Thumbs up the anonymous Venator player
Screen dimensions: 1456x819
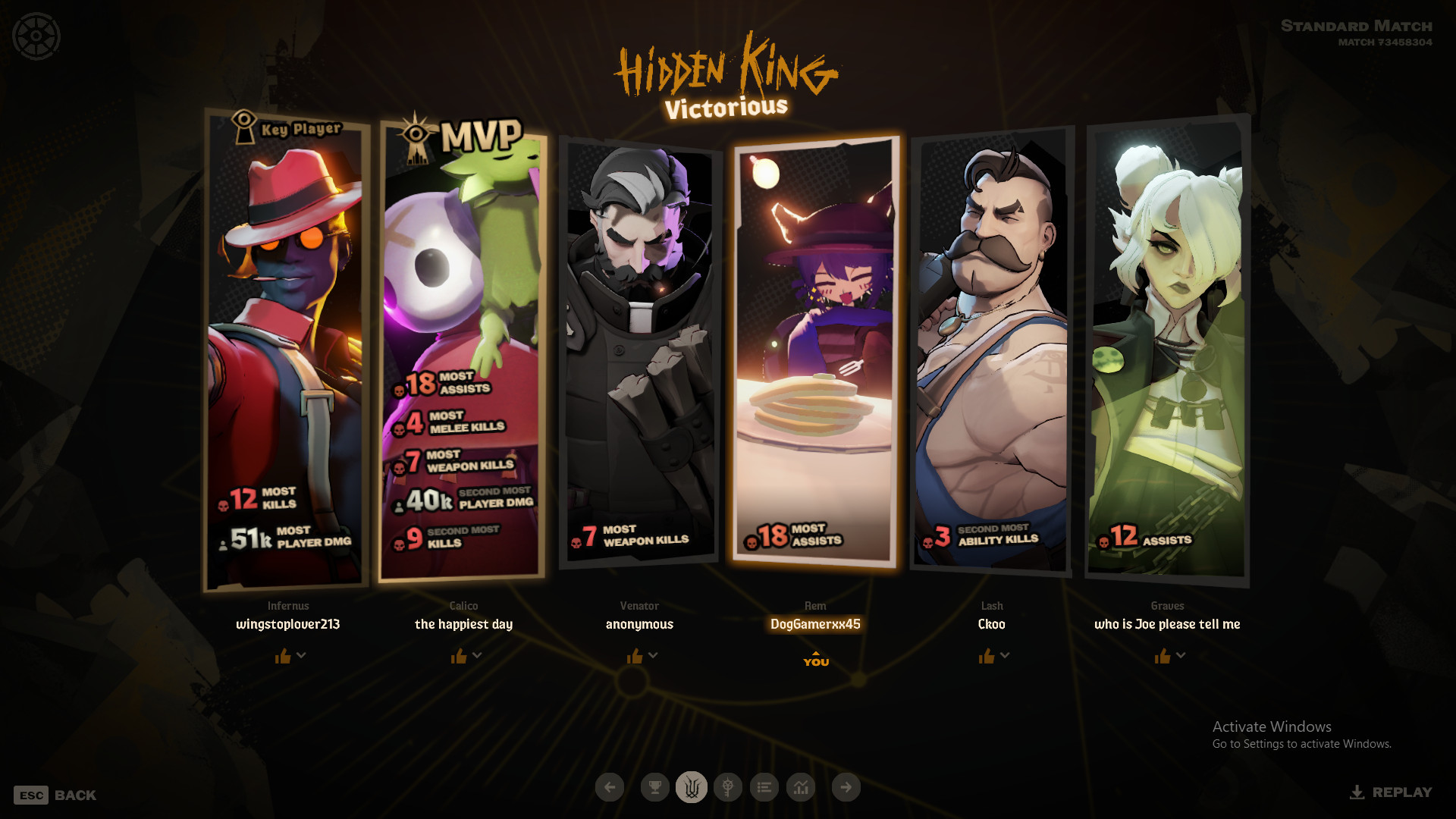coord(635,656)
